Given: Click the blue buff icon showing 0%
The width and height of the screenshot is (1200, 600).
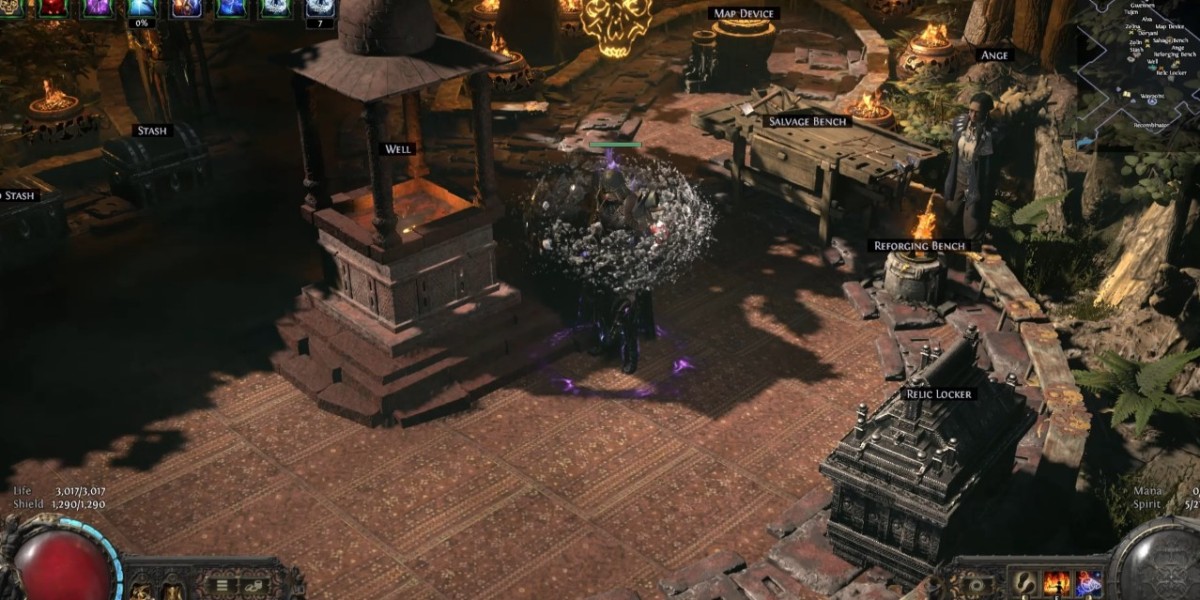Looking at the screenshot, I should pos(142,8).
